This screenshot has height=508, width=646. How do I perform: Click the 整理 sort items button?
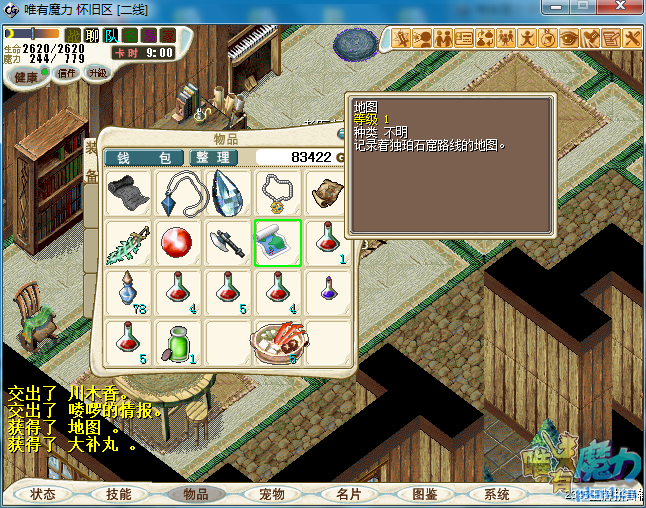point(213,158)
